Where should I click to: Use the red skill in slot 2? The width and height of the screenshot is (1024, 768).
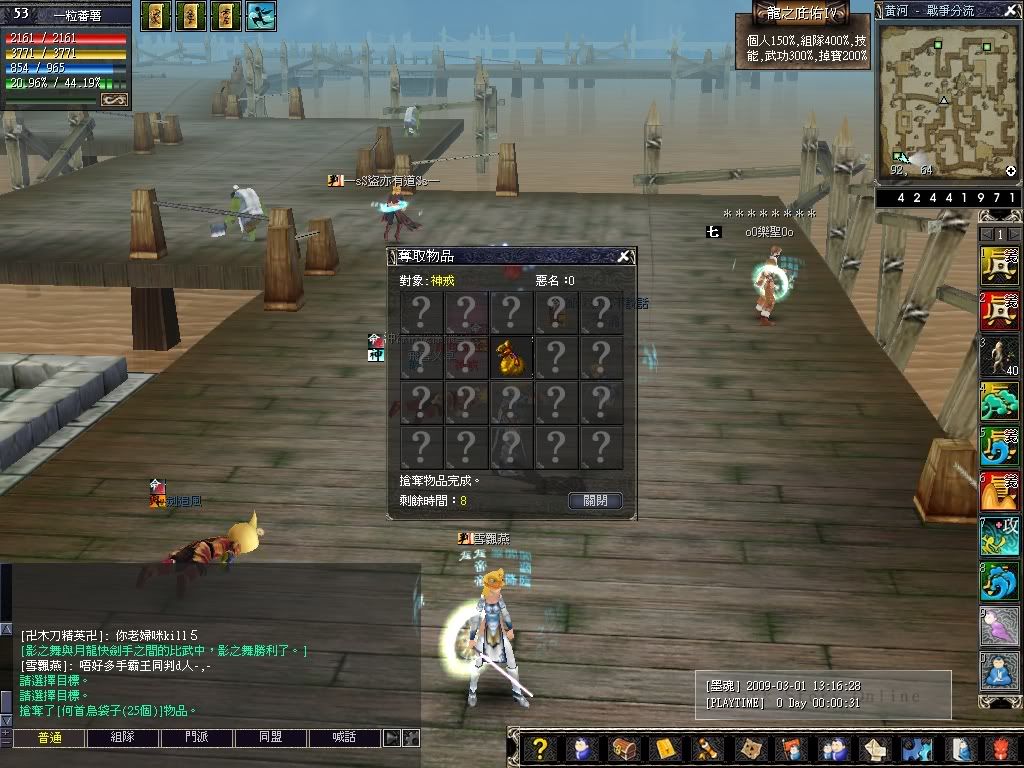tap(999, 311)
